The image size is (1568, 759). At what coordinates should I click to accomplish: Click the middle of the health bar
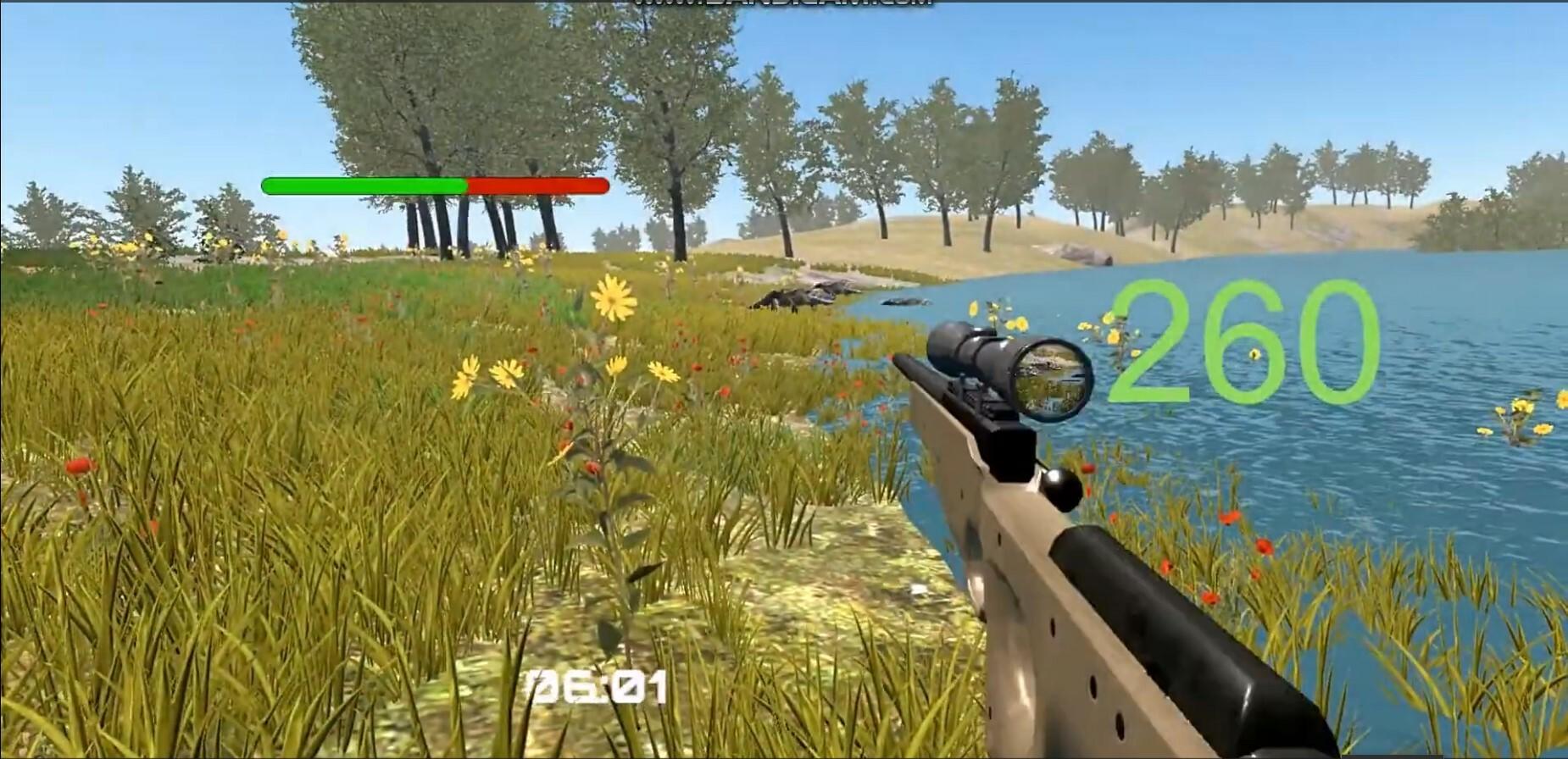(436, 185)
